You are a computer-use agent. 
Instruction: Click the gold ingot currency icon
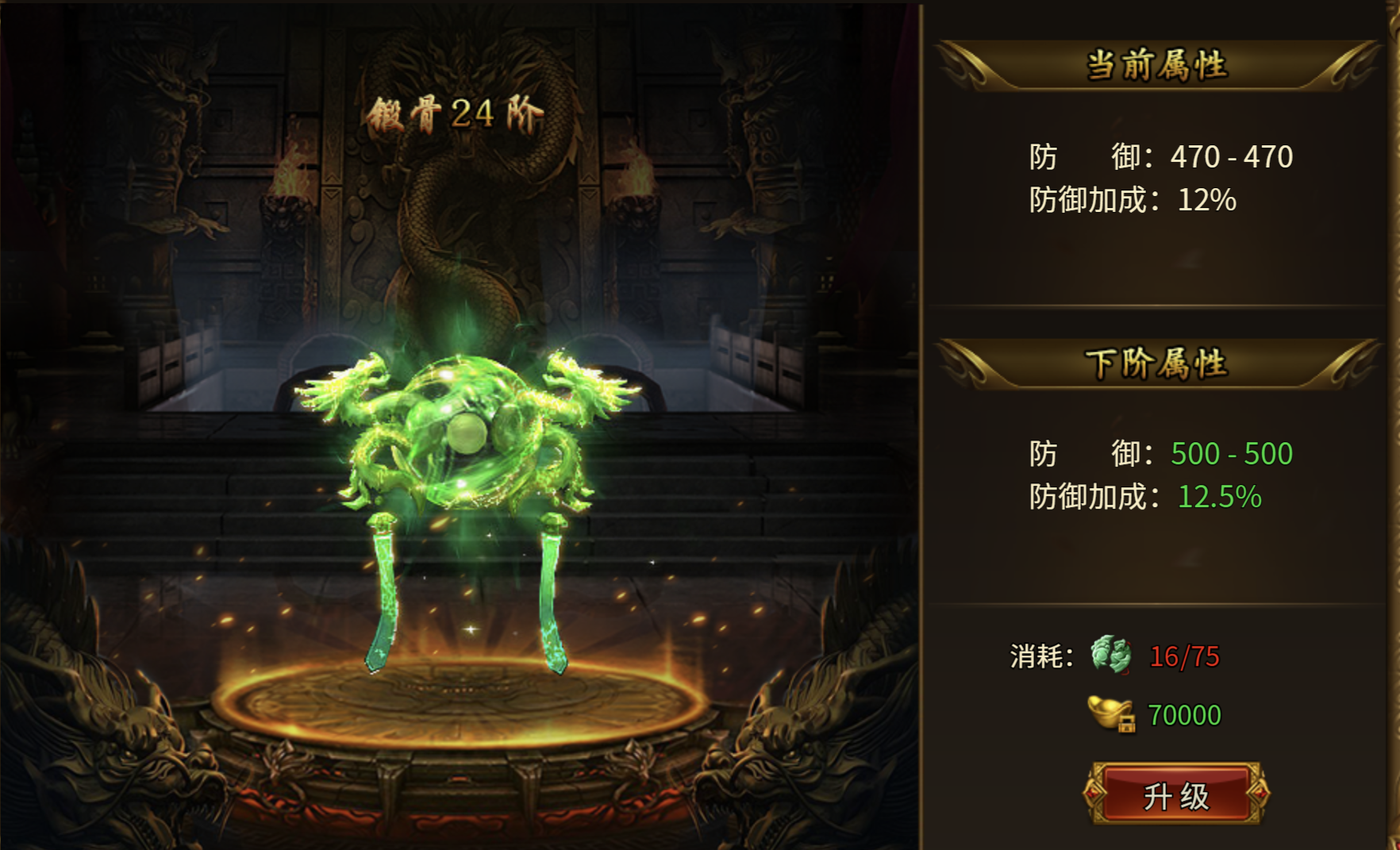pos(1111,713)
